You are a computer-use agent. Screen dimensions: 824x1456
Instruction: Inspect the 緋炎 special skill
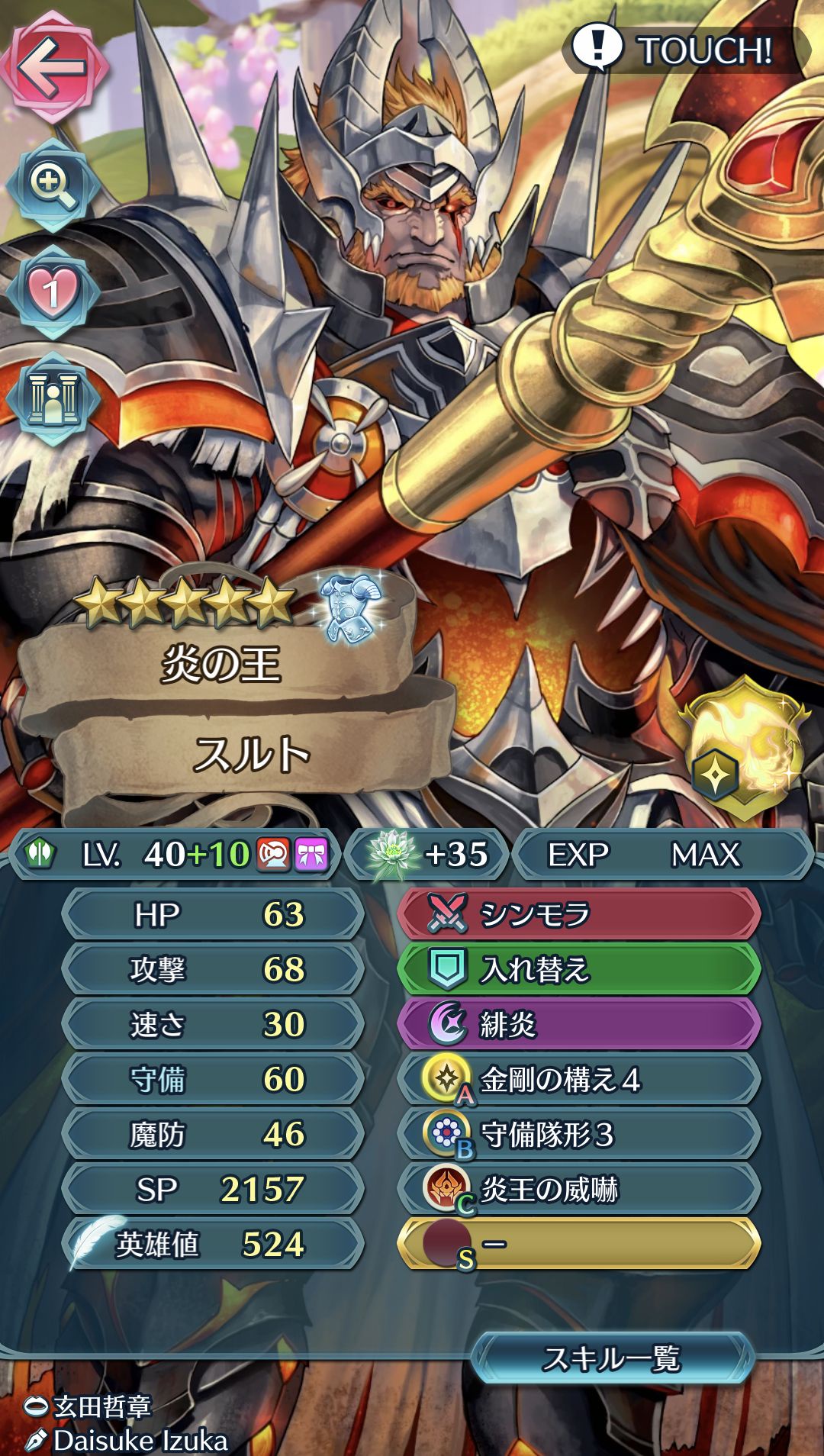pyautogui.click(x=578, y=1024)
